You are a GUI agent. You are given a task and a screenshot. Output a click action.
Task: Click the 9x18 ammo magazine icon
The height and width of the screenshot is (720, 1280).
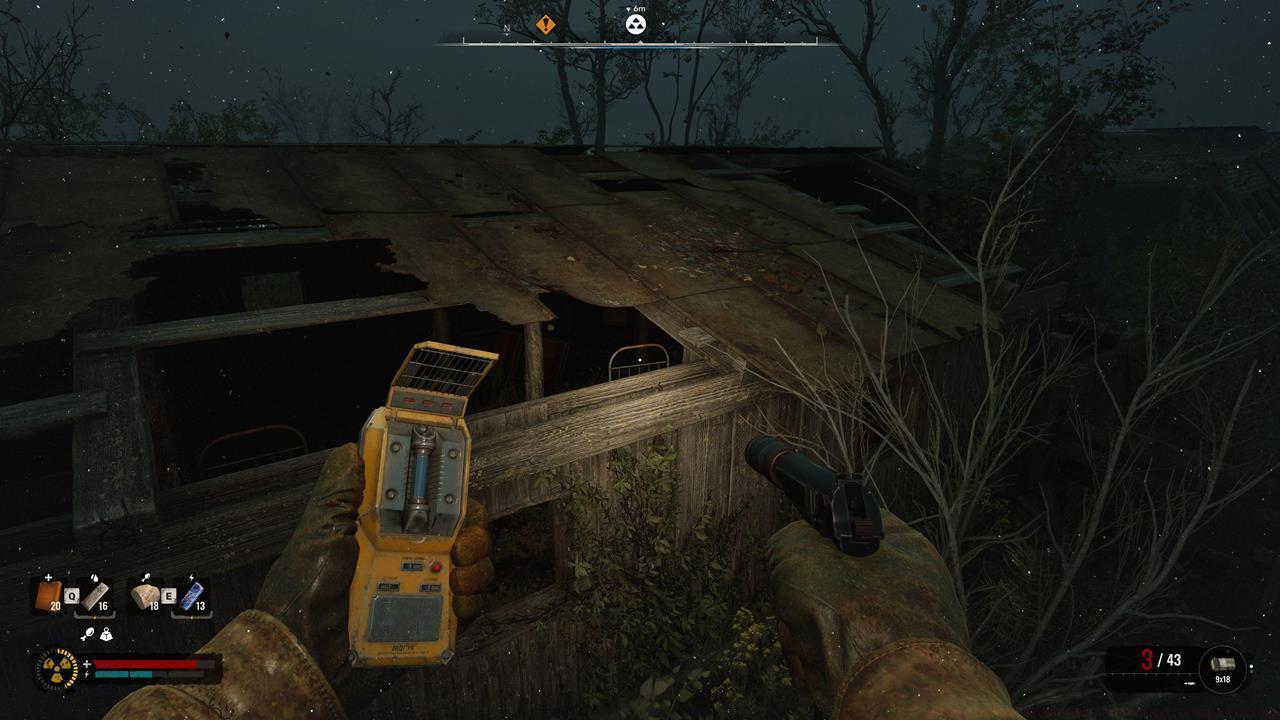[x=1224, y=662]
